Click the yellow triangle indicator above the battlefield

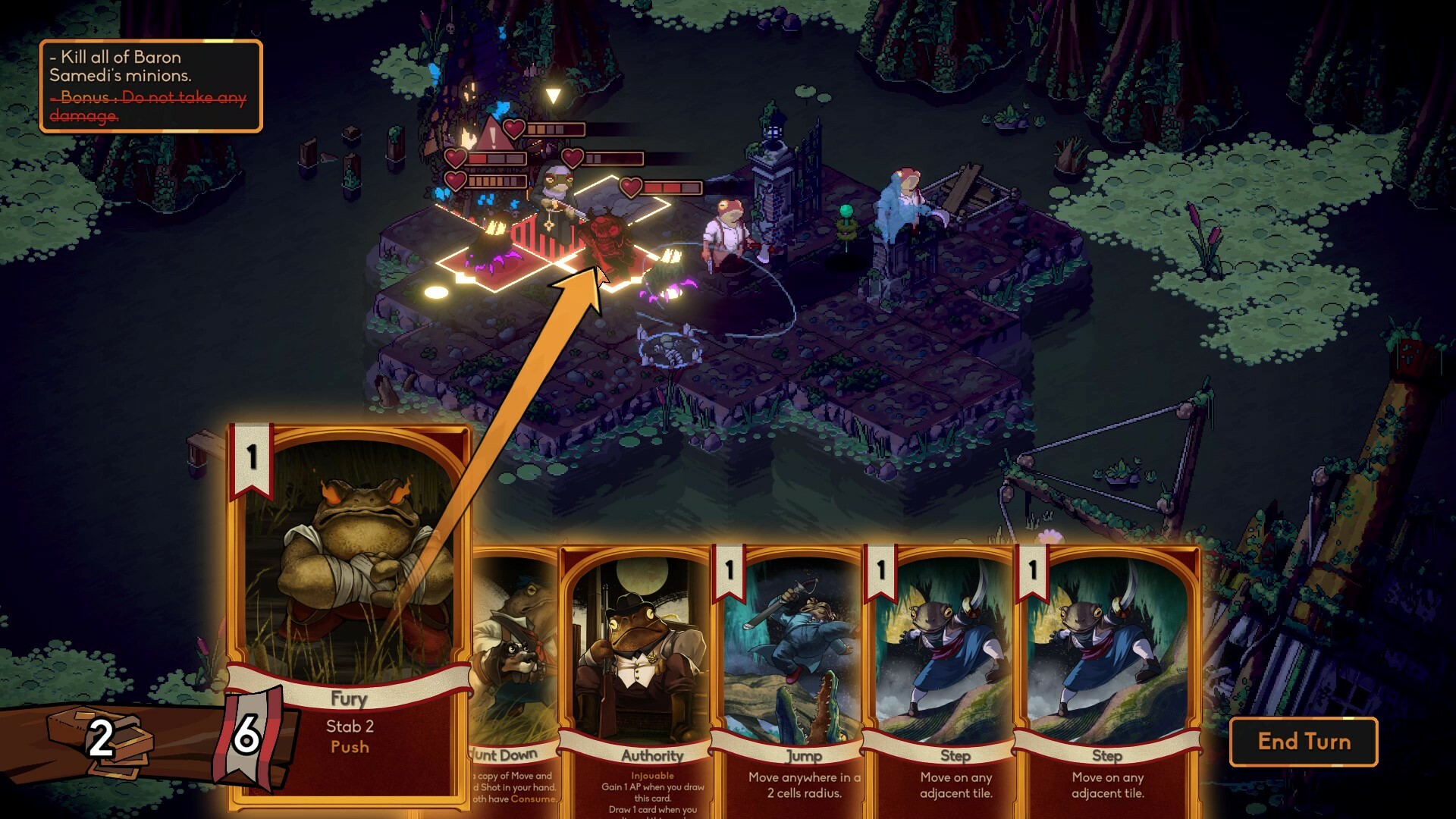(x=553, y=95)
